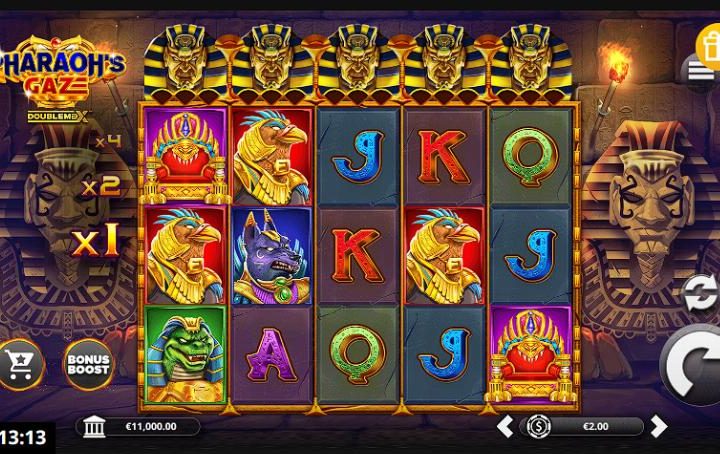This screenshot has width=720, height=454.
Task: Open the shopping cart bonus shop
Action: tap(19, 364)
